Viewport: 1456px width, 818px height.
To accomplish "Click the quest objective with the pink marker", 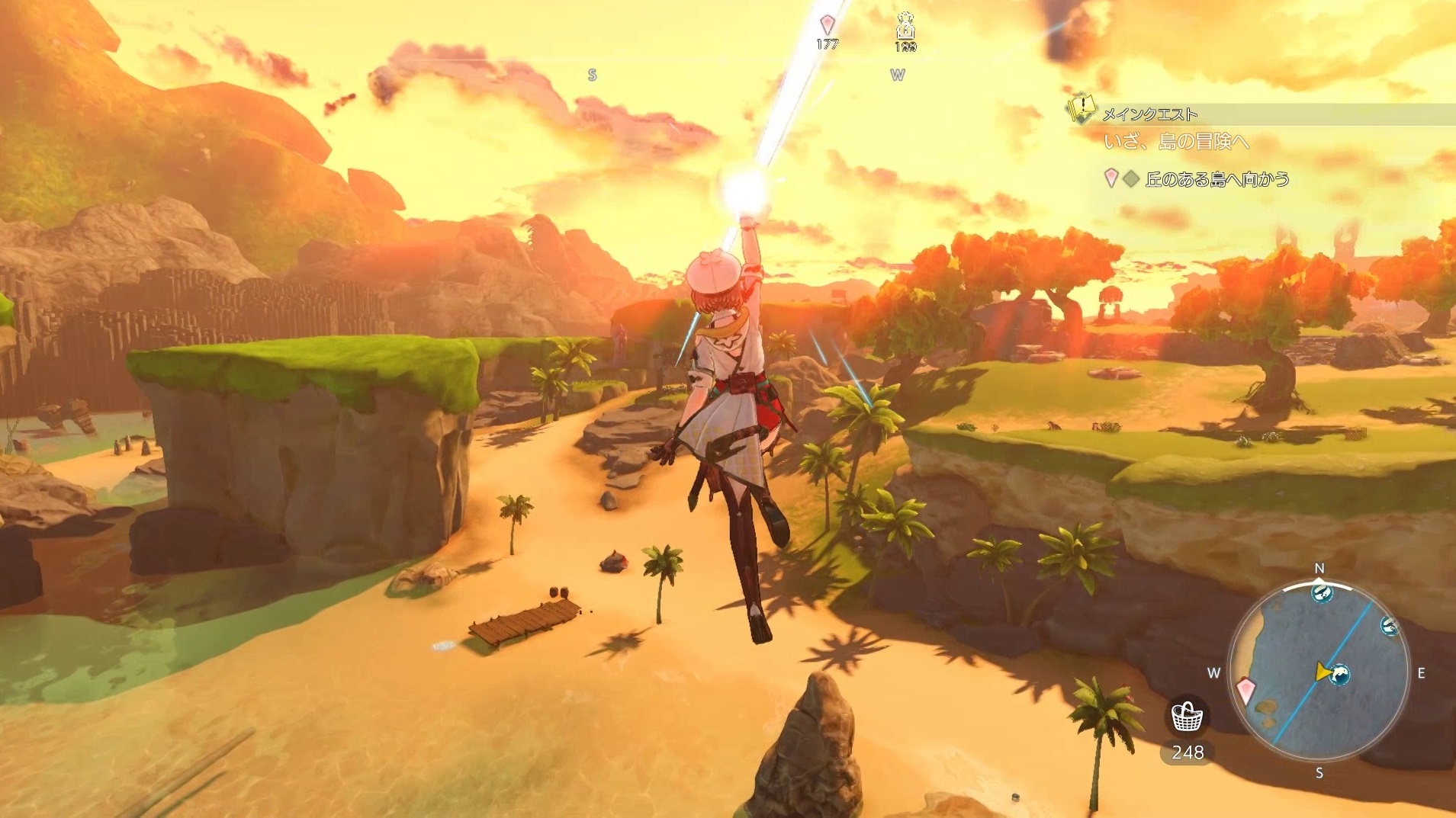I will [1217, 179].
